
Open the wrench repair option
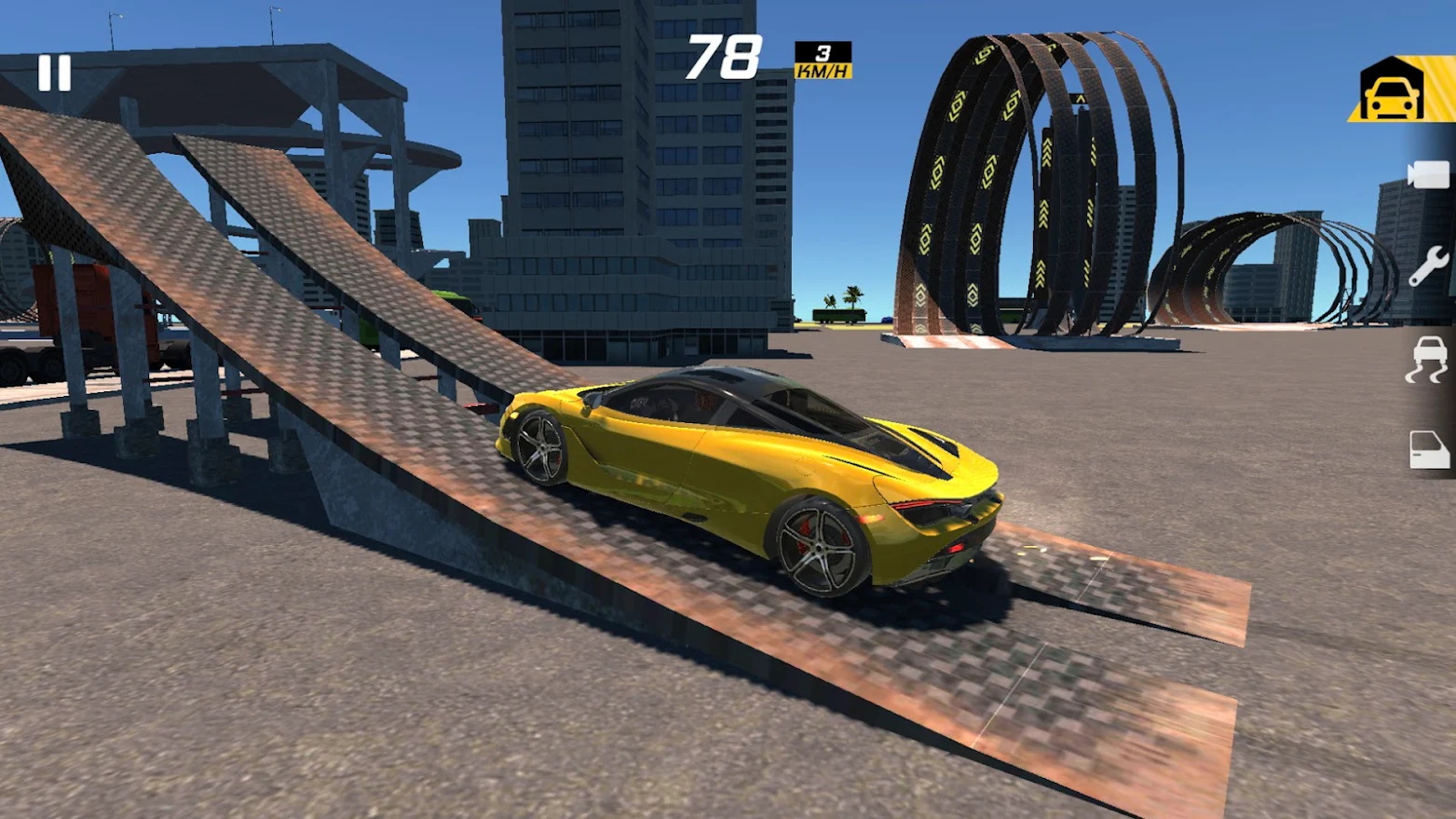point(1427,266)
